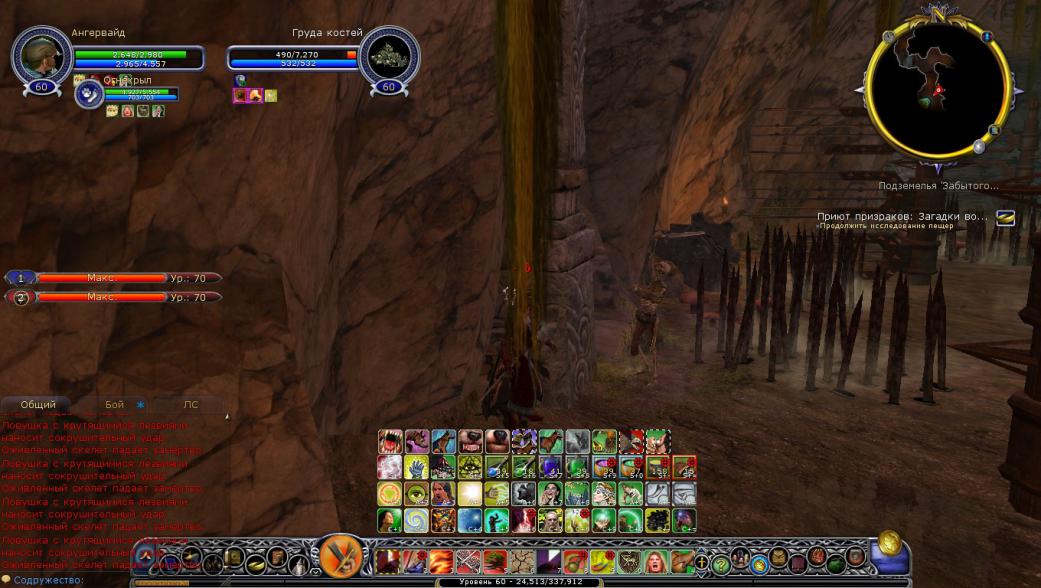Use the yellow grasping hand skill
The width and height of the screenshot is (1041, 588).
[416, 468]
